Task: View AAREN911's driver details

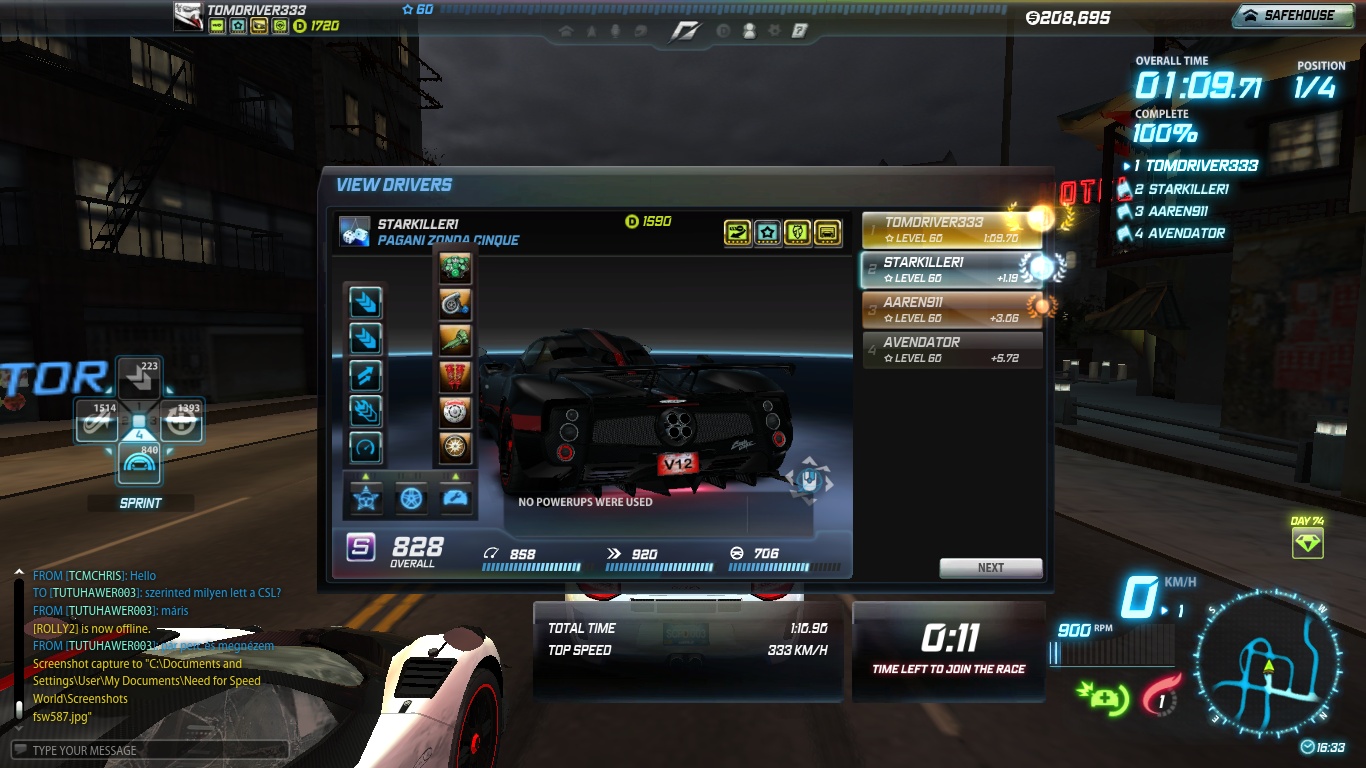Action: 951,309
